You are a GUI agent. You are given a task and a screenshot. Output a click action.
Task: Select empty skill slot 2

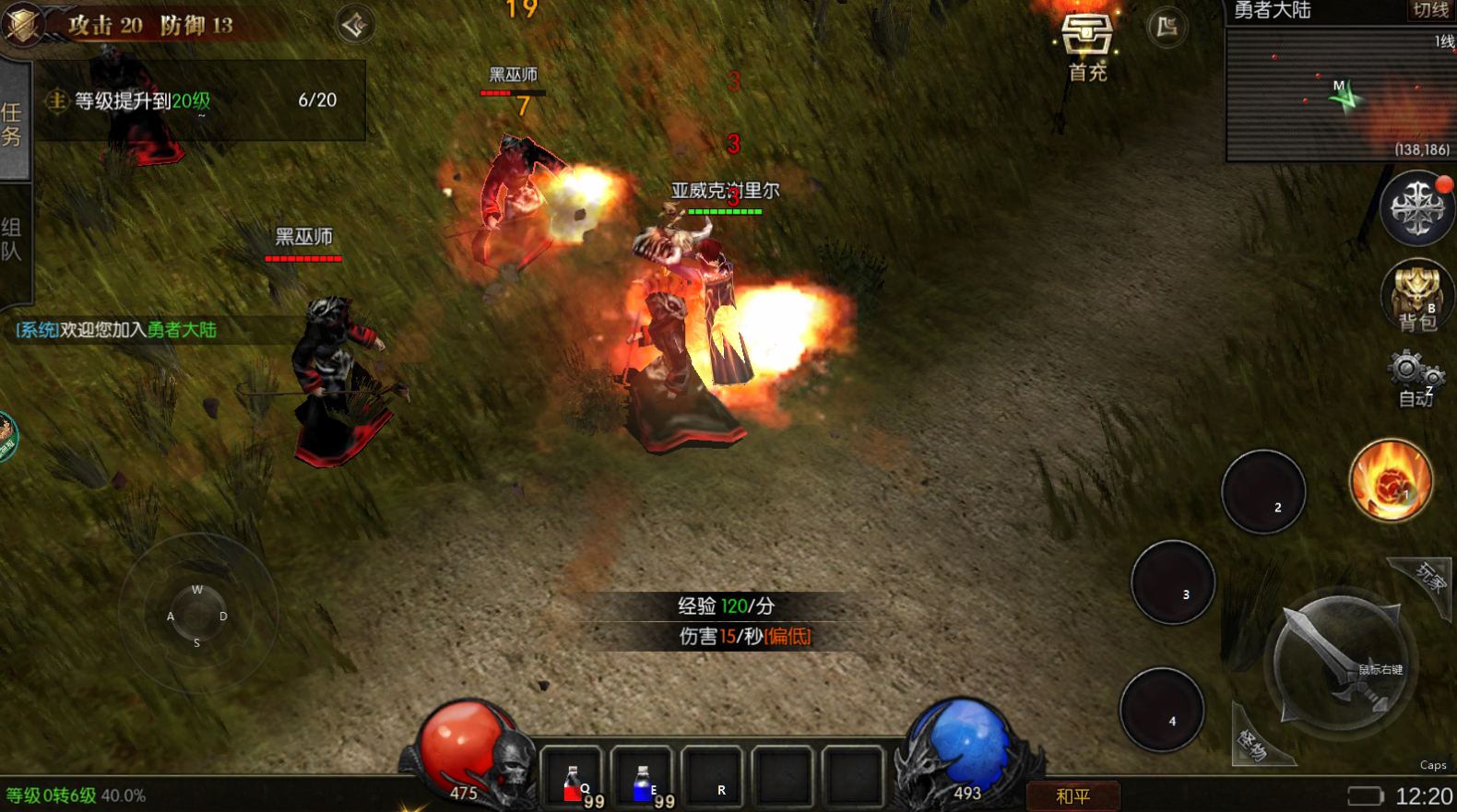[1263, 491]
